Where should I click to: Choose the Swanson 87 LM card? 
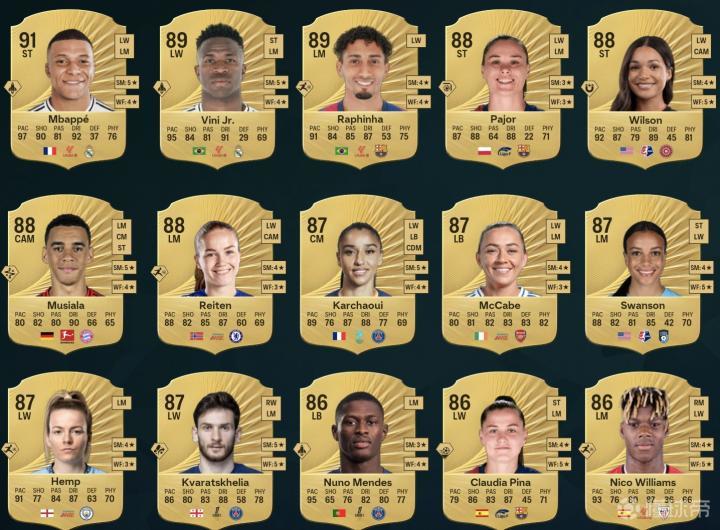pos(645,270)
